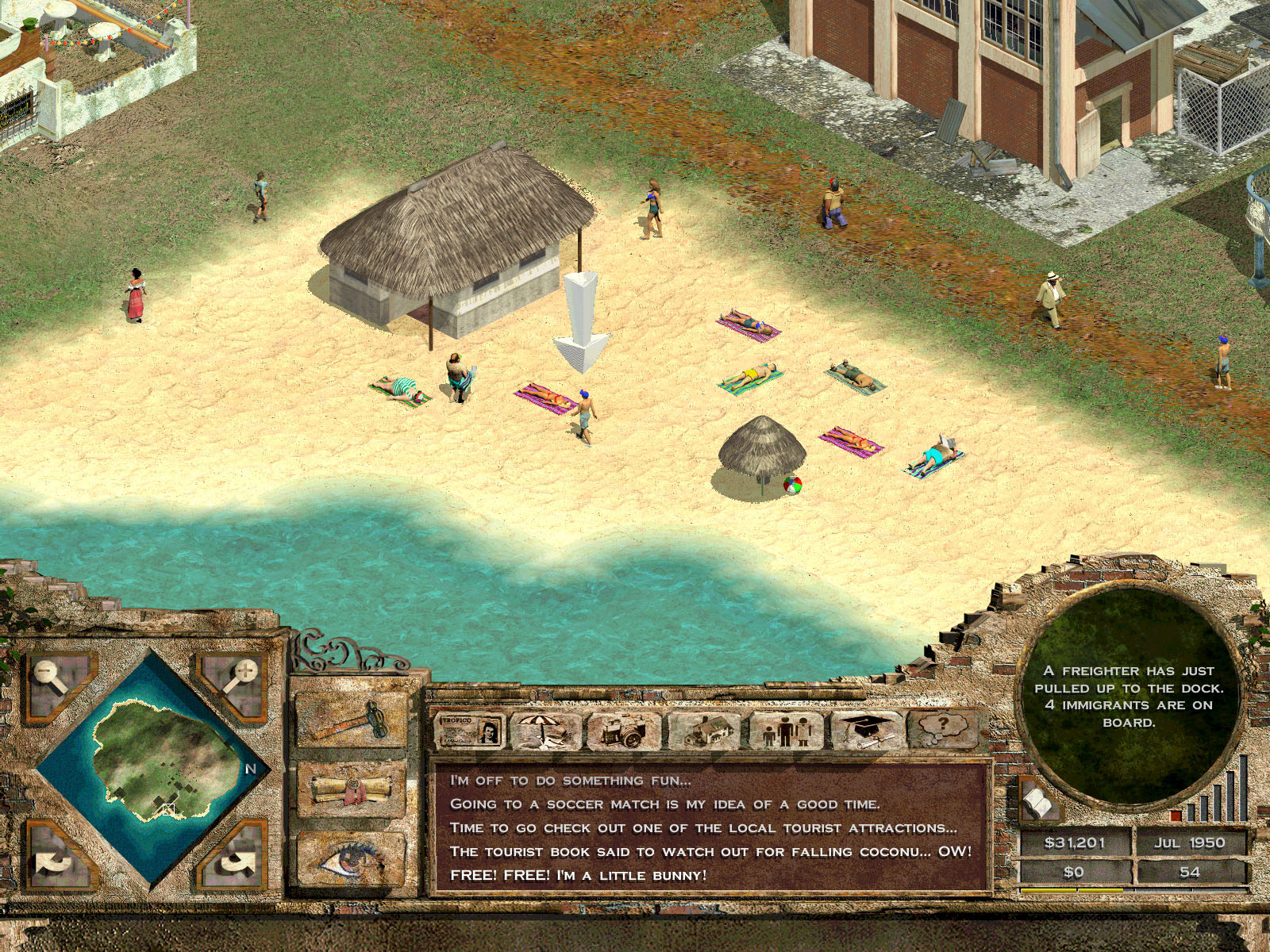Click the yellow progress bar below the treasury
The width and height of the screenshot is (1270, 952).
(1072, 890)
